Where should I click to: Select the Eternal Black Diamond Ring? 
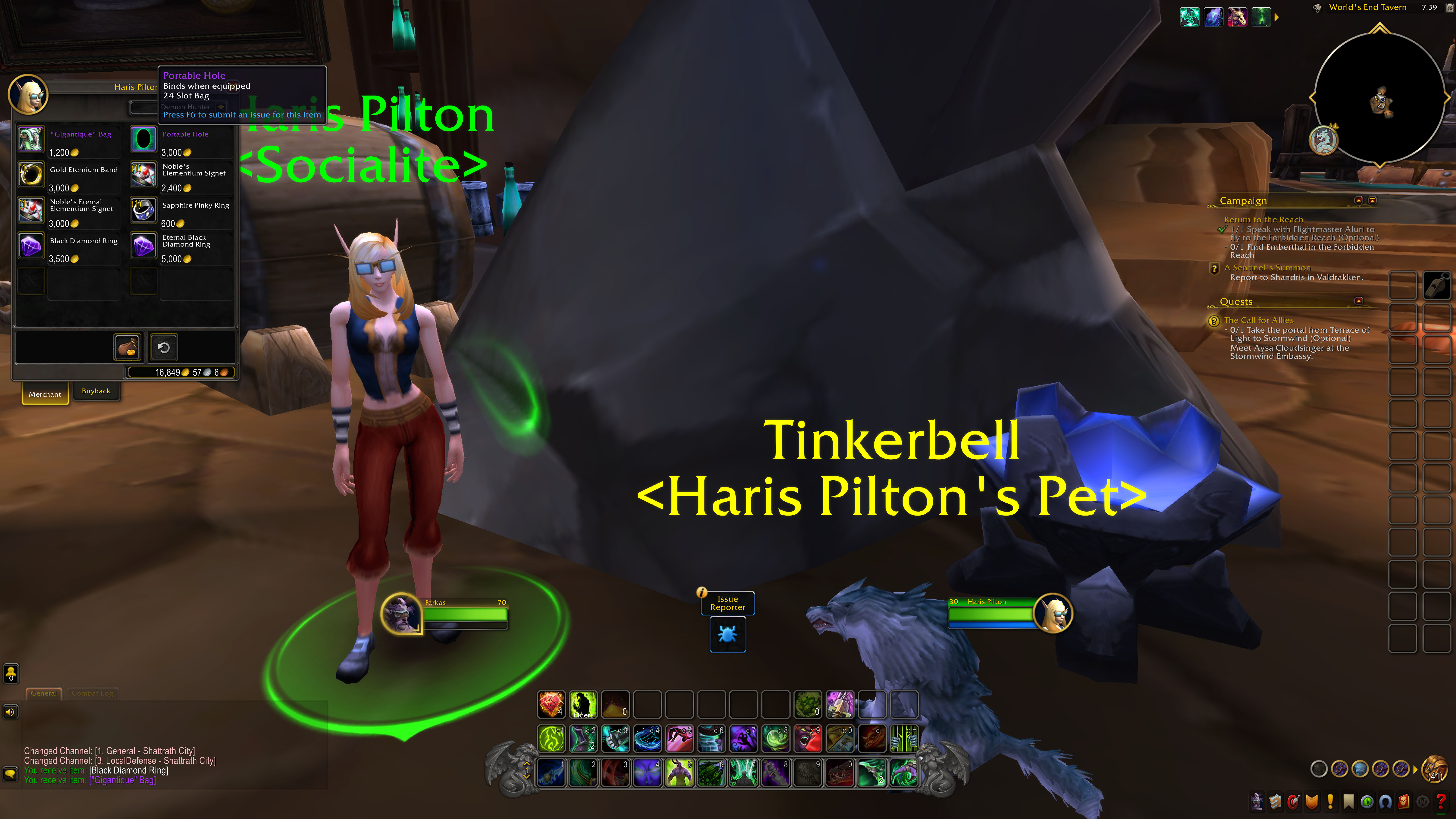[144, 246]
